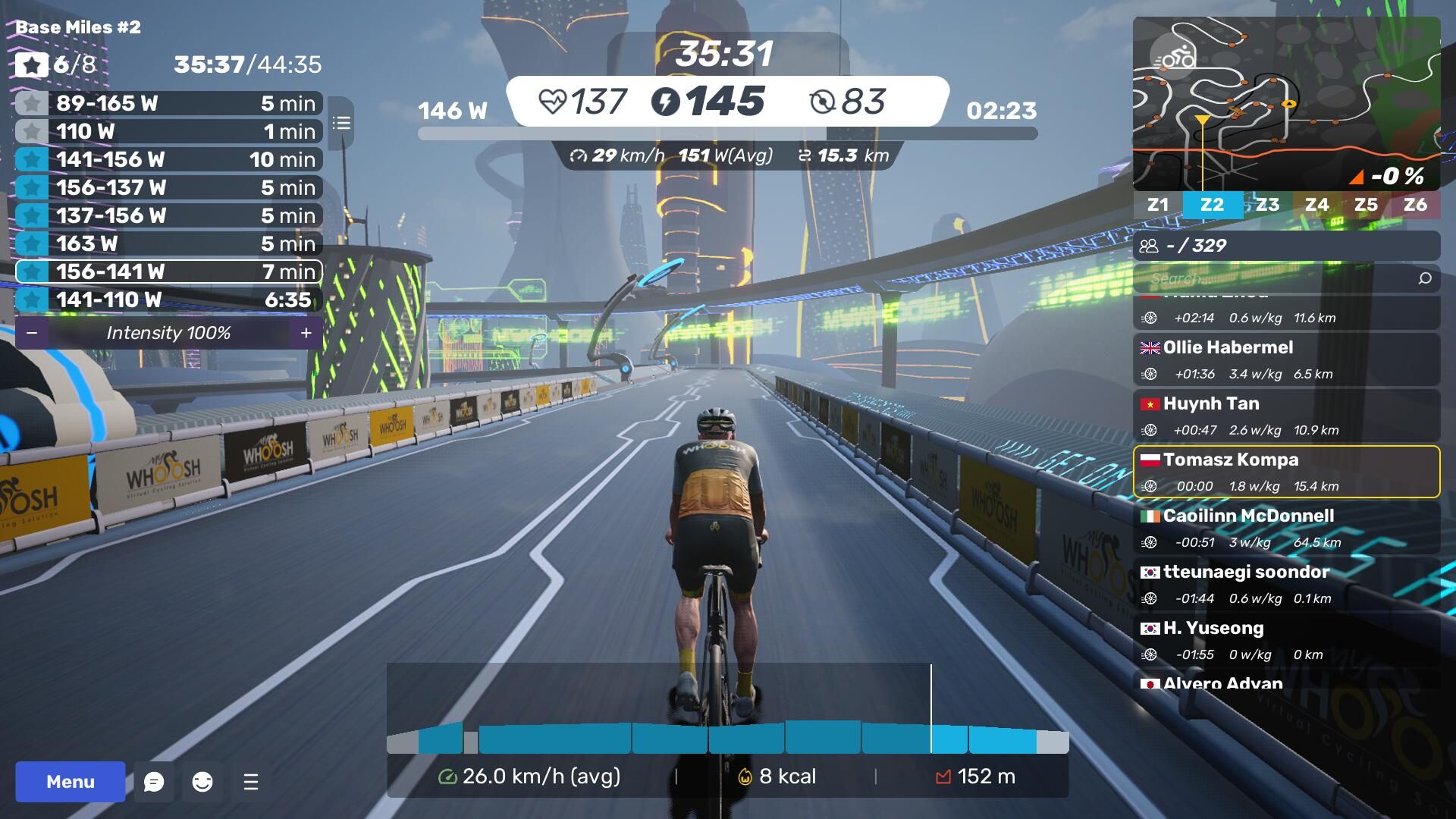Select the 89-165 W warm-up step
The width and height of the screenshot is (1456, 819).
click(168, 103)
